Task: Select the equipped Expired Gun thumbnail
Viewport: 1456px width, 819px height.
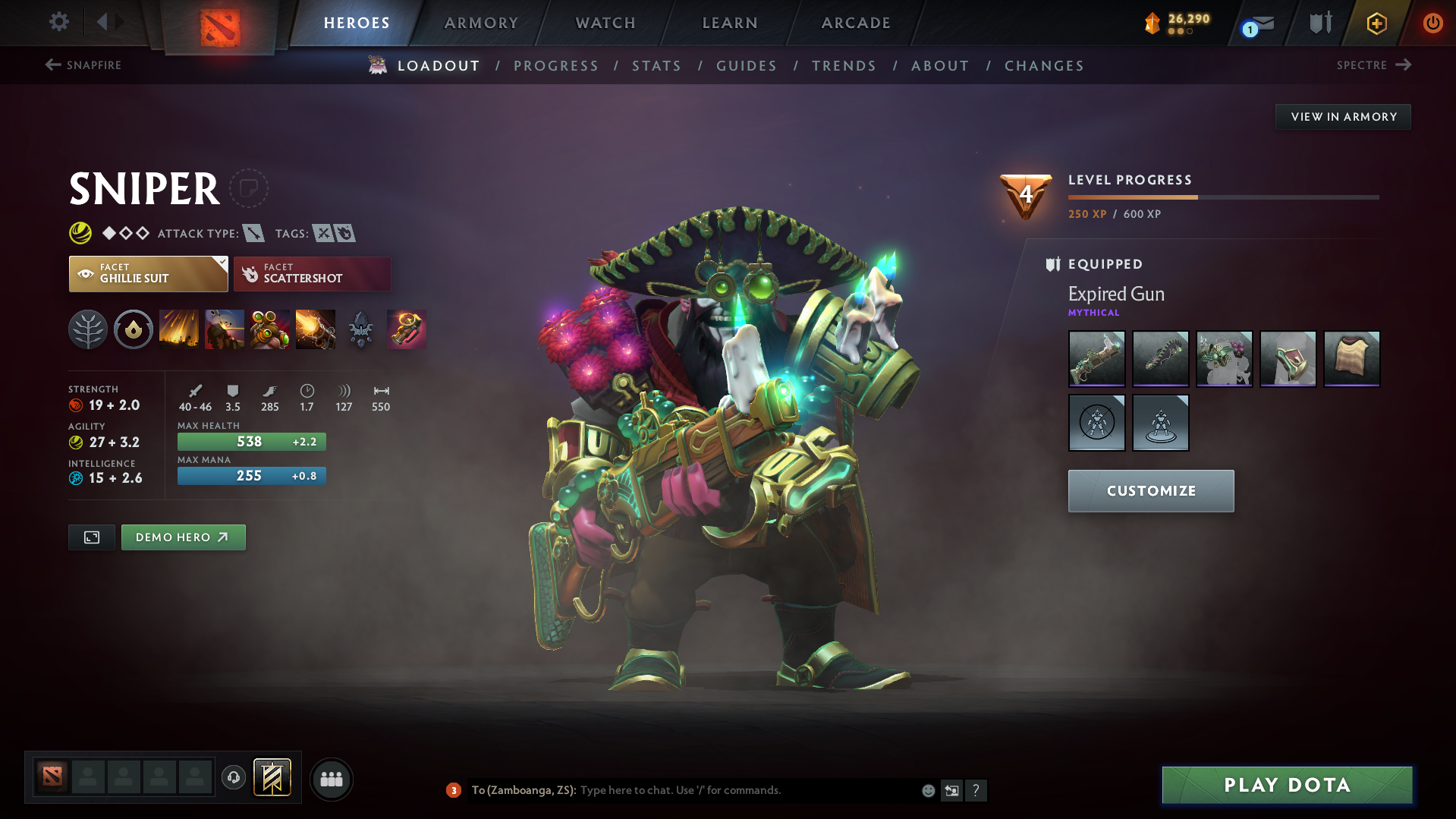Action: pyautogui.click(x=1096, y=359)
